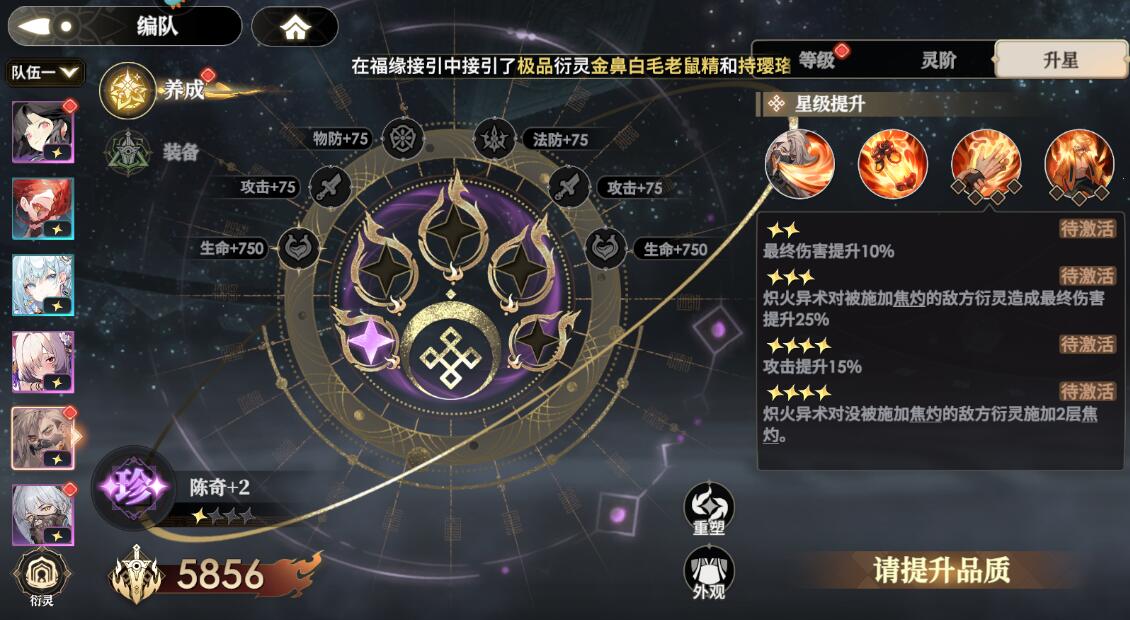Open the 装备 equipment section
This screenshot has height=620, width=1130.
point(128,152)
